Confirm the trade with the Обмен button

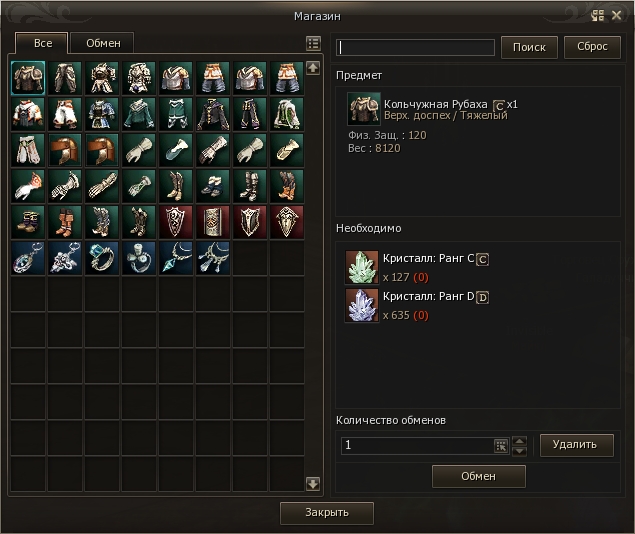coord(478,476)
